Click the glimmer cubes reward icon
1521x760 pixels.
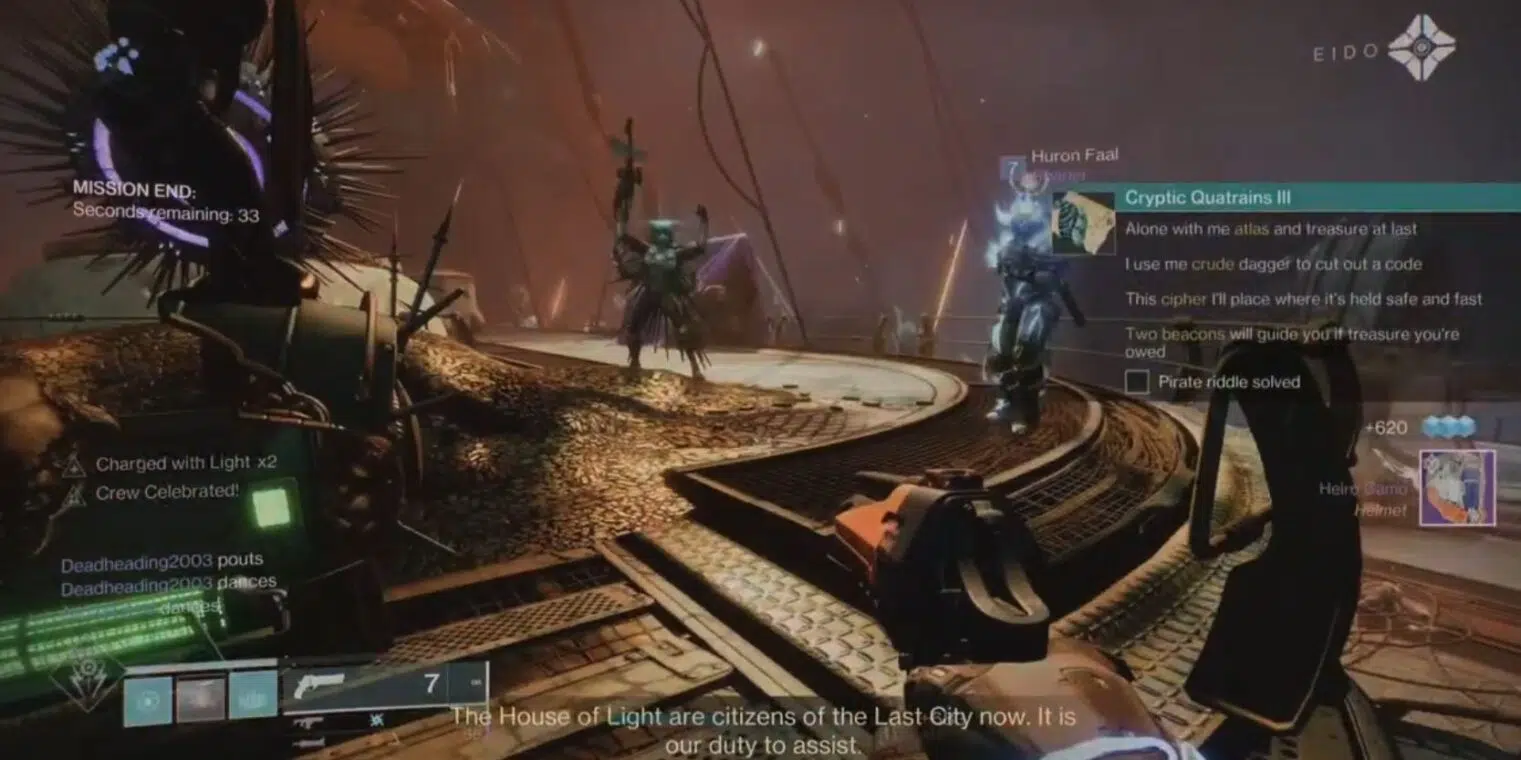coord(1449,428)
